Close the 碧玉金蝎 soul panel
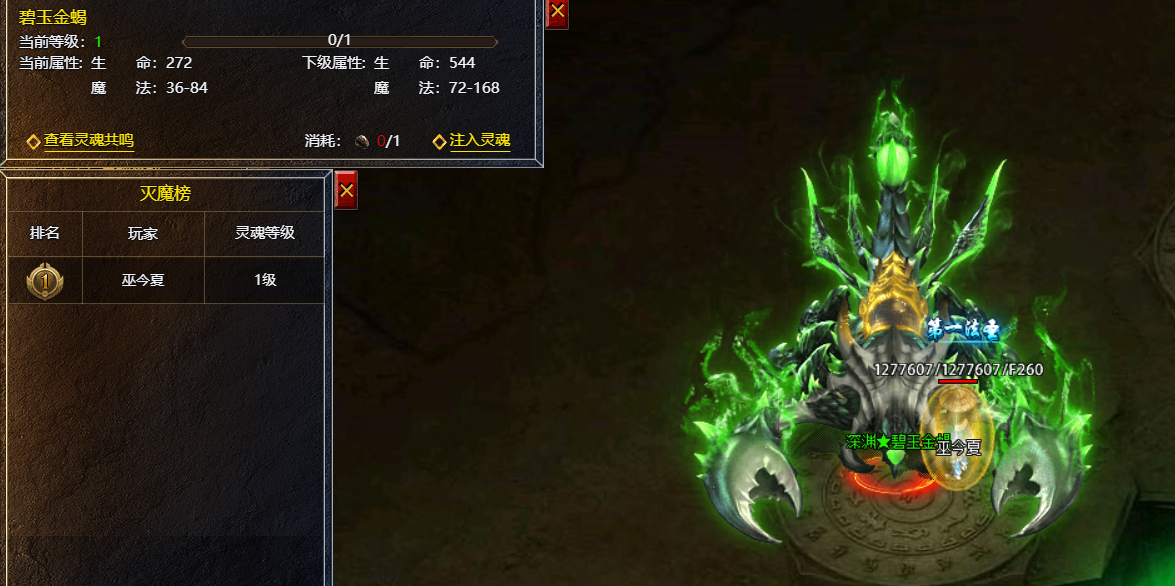 coord(558,12)
